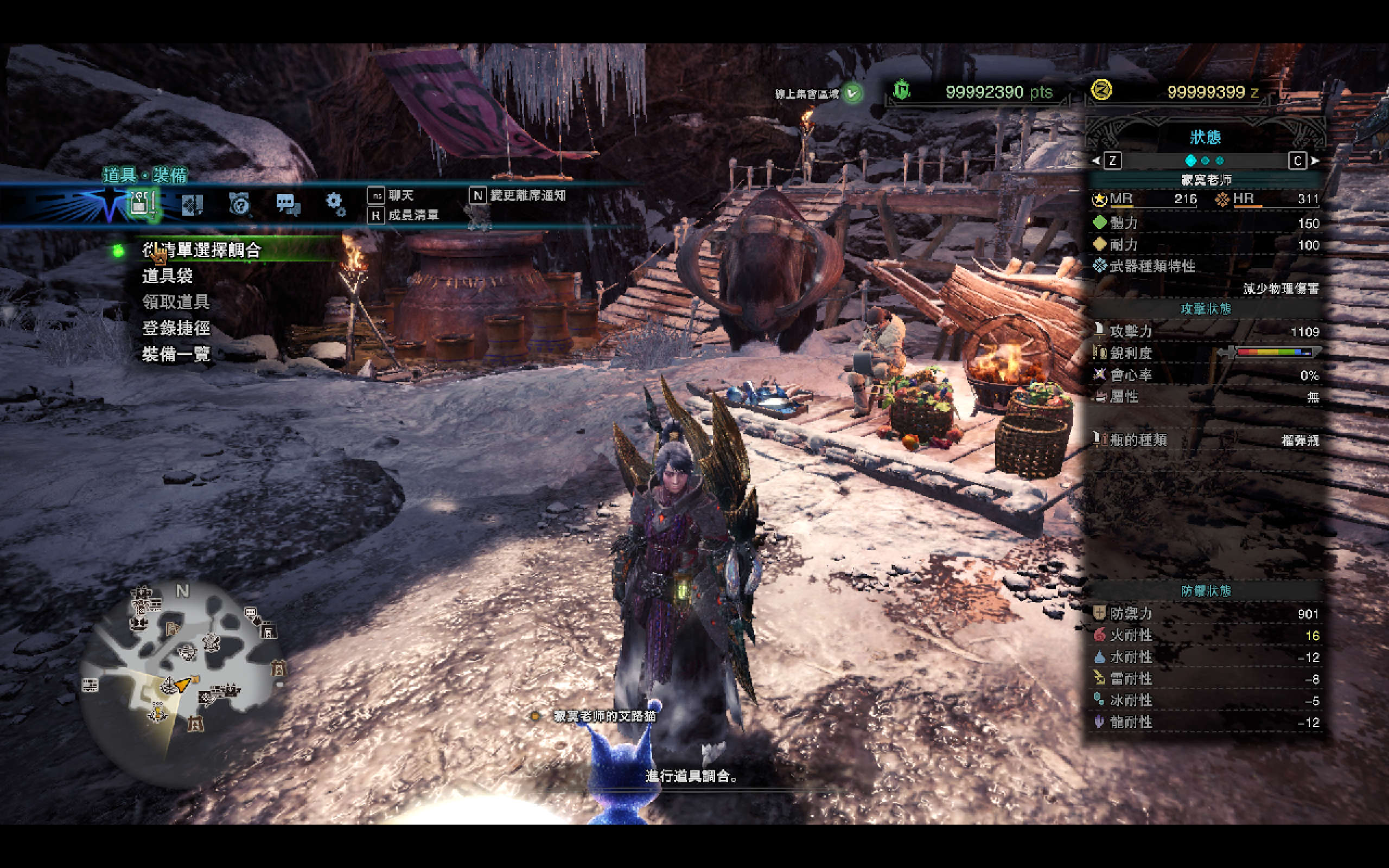Screen dimensions: 1389x868
Task: Click 變更離席通知 away notification option
Action: tap(527, 196)
